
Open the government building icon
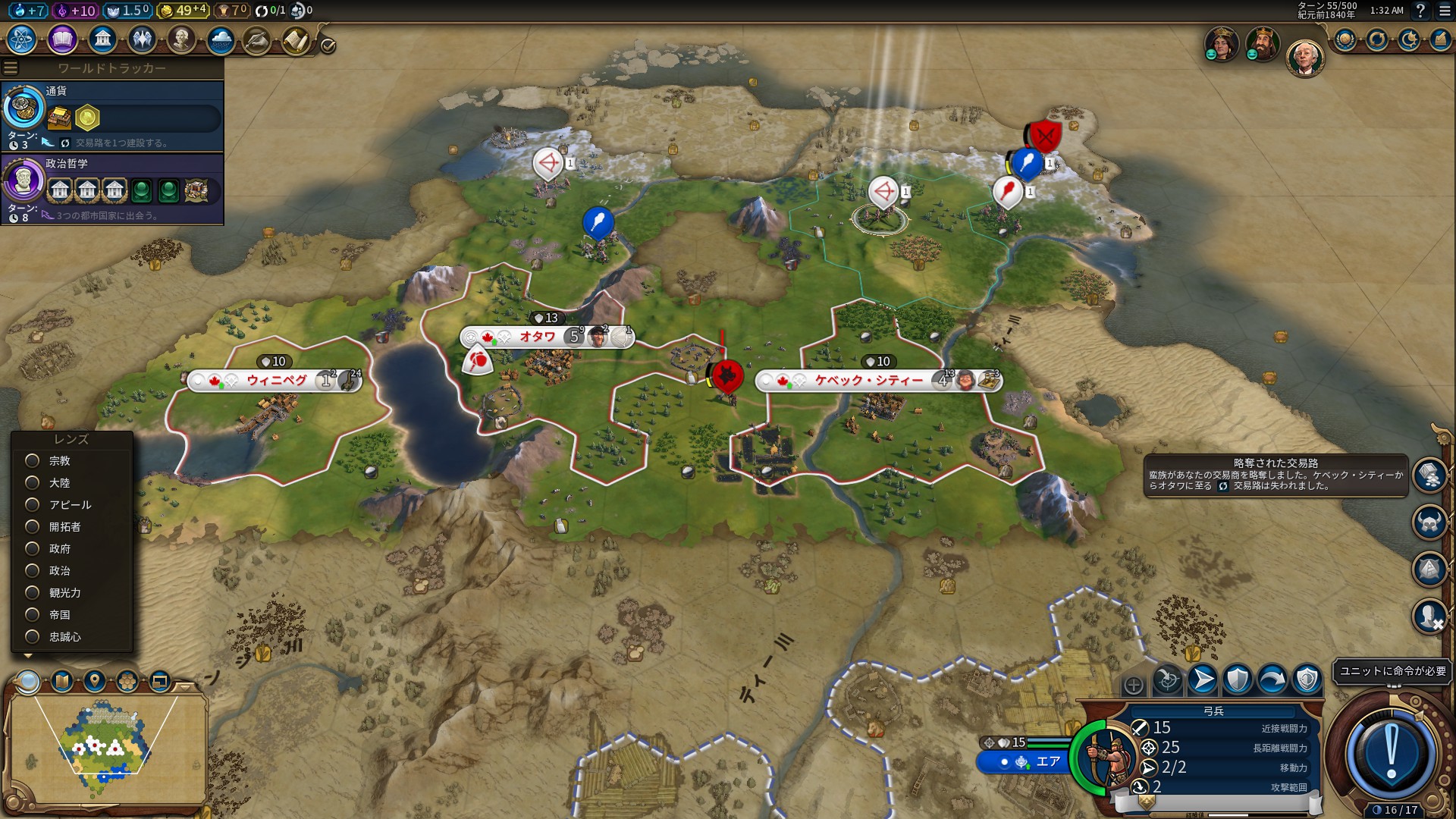pos(102,39)
